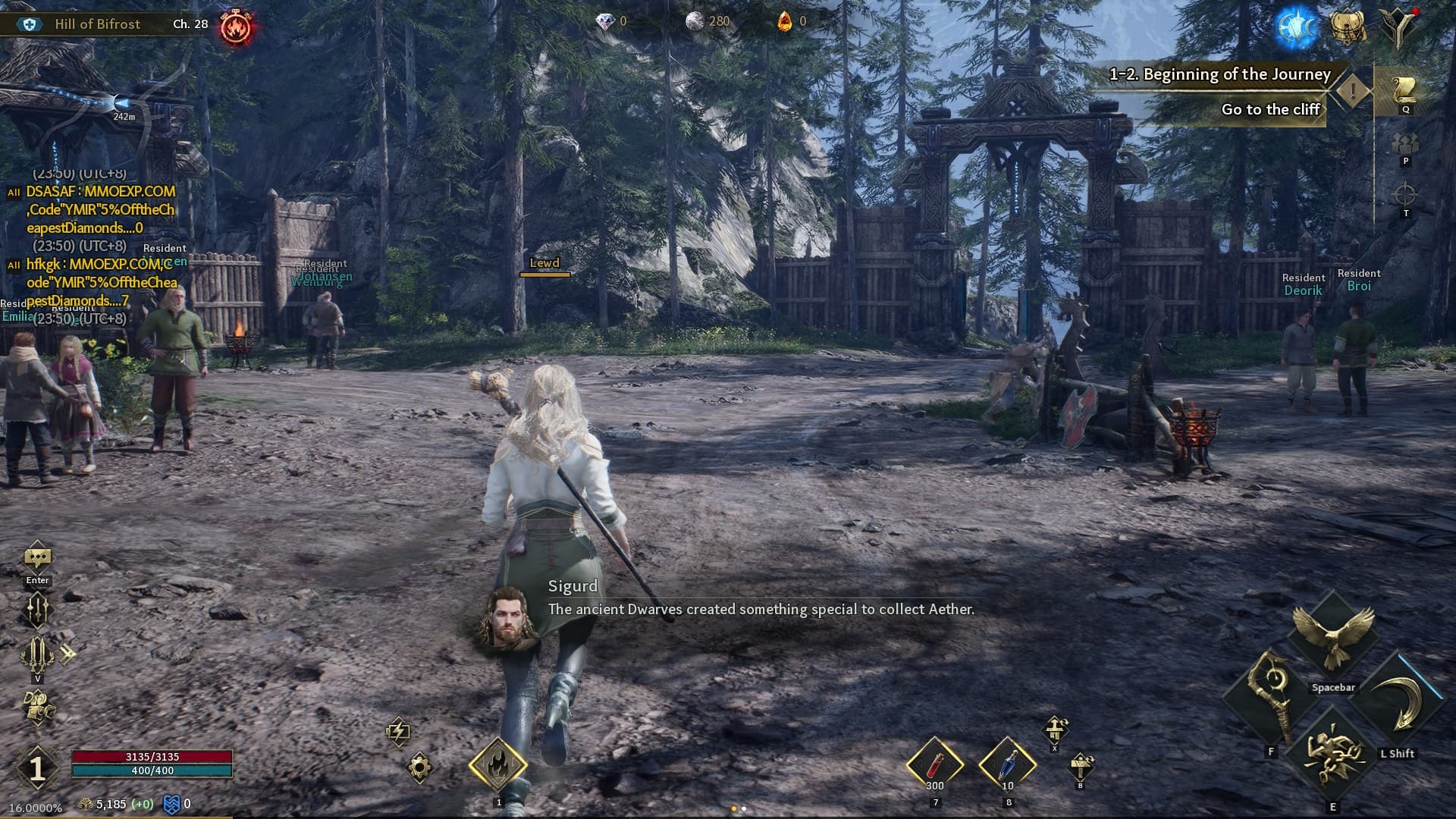Click the camera mode icon
Viewport: 1456px width, 819px height.
[x=39, y=707]
